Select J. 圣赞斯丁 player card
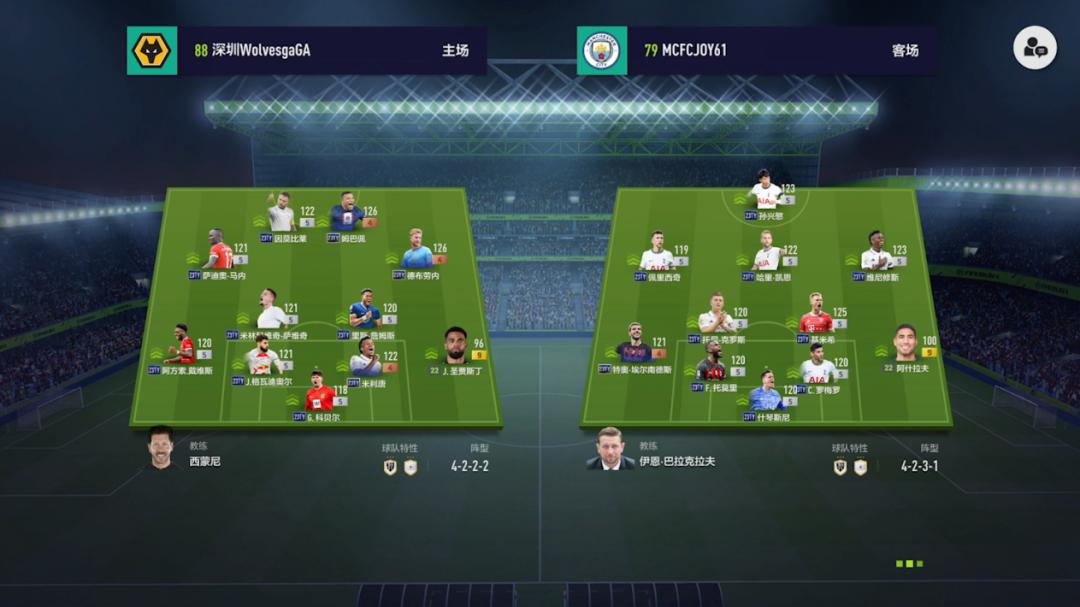The height and width of the screenshot is (607, 1080). click(456, 347)
